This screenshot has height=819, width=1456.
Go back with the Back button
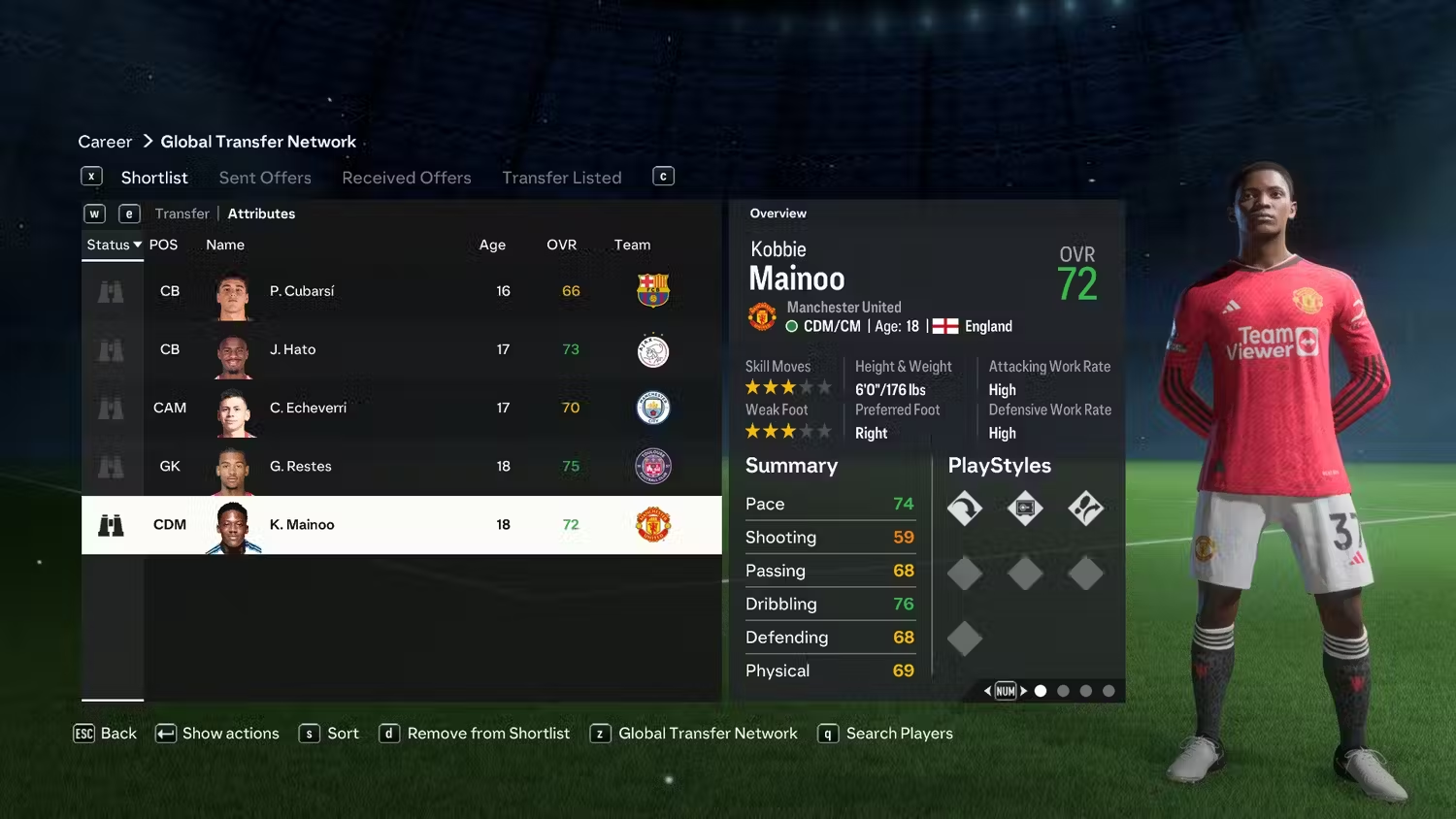pyautogui.click(x=106, y=734)
